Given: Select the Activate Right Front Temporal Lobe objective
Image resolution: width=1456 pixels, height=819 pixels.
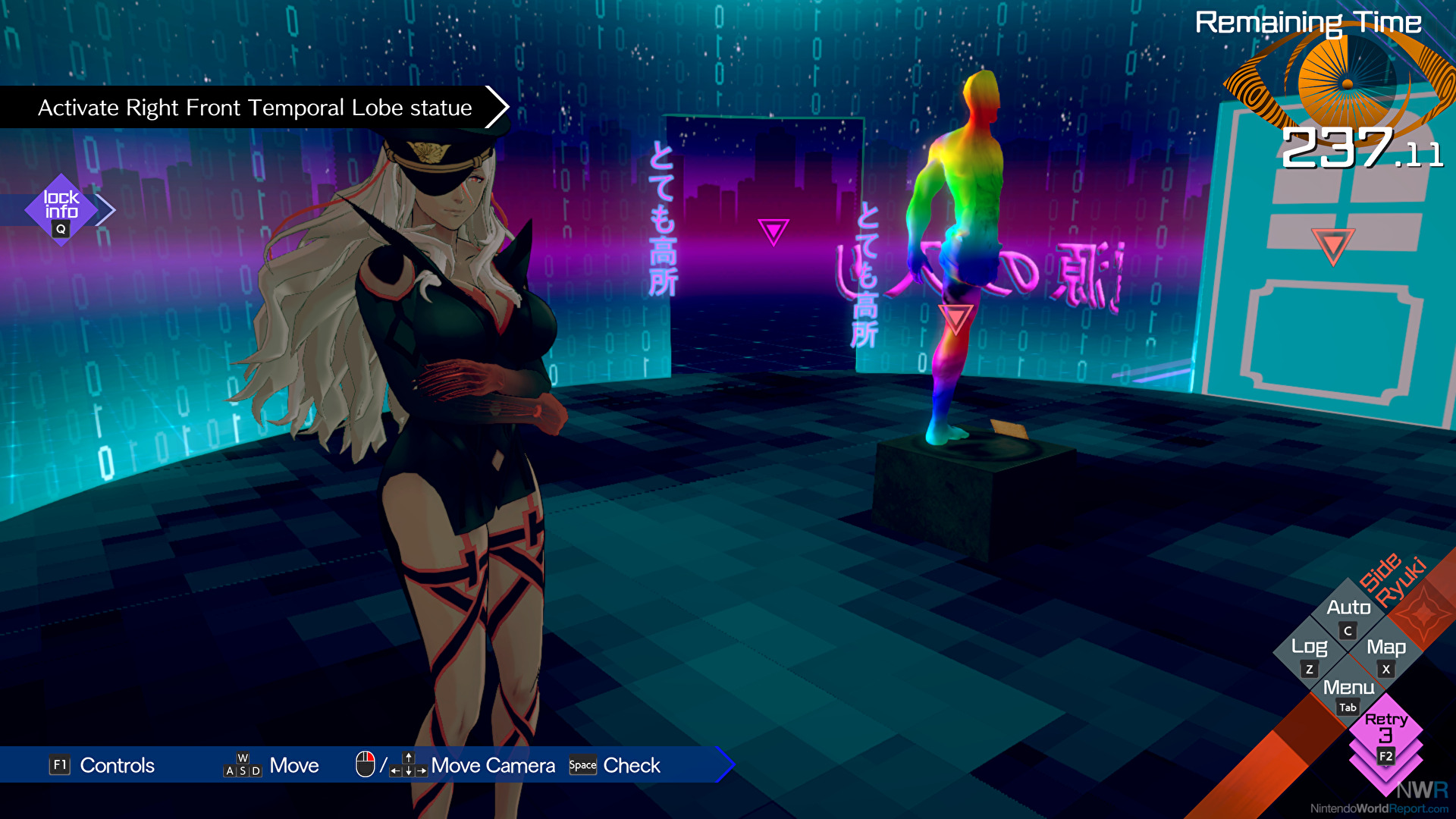Looking at the screenshot, I should point(255,108).
